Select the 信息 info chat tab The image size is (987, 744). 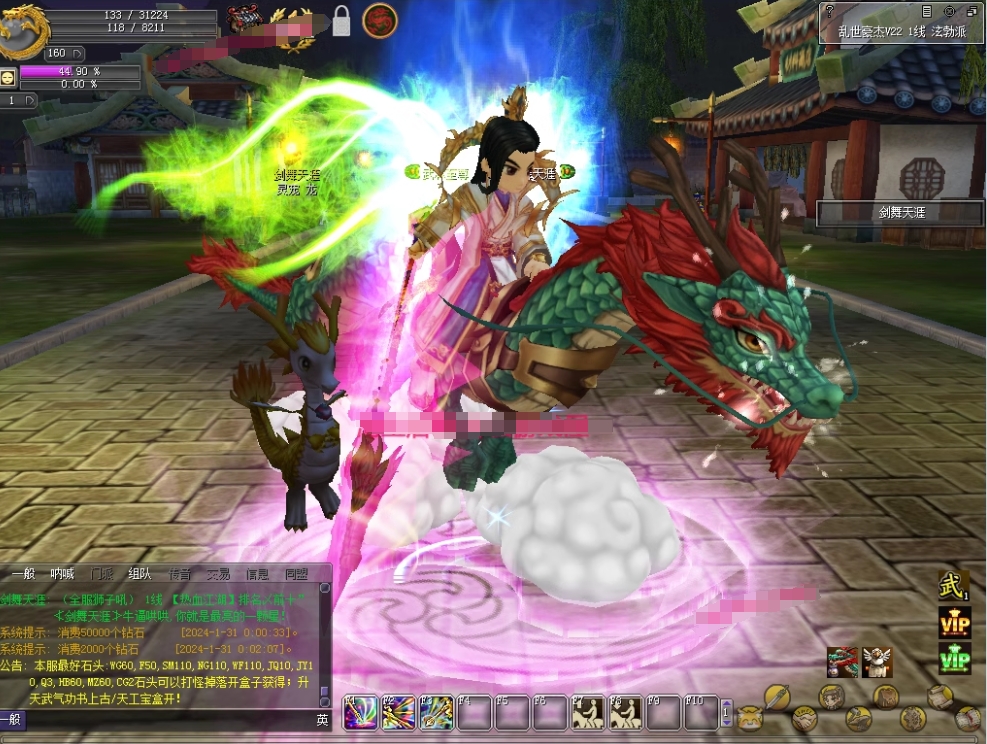pyautogui.click(x=257, y=574)
